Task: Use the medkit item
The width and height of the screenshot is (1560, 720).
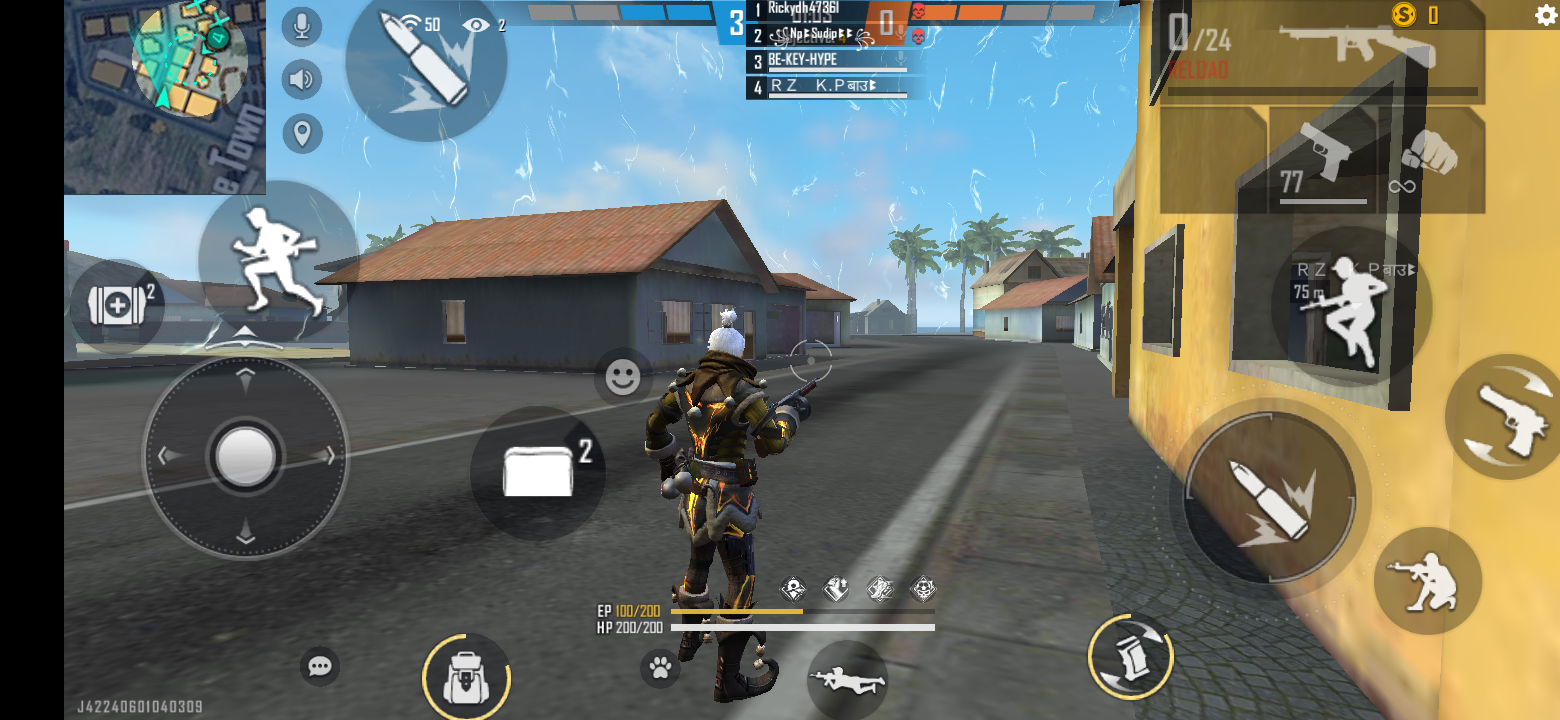Action: click(x=118, y=306)
